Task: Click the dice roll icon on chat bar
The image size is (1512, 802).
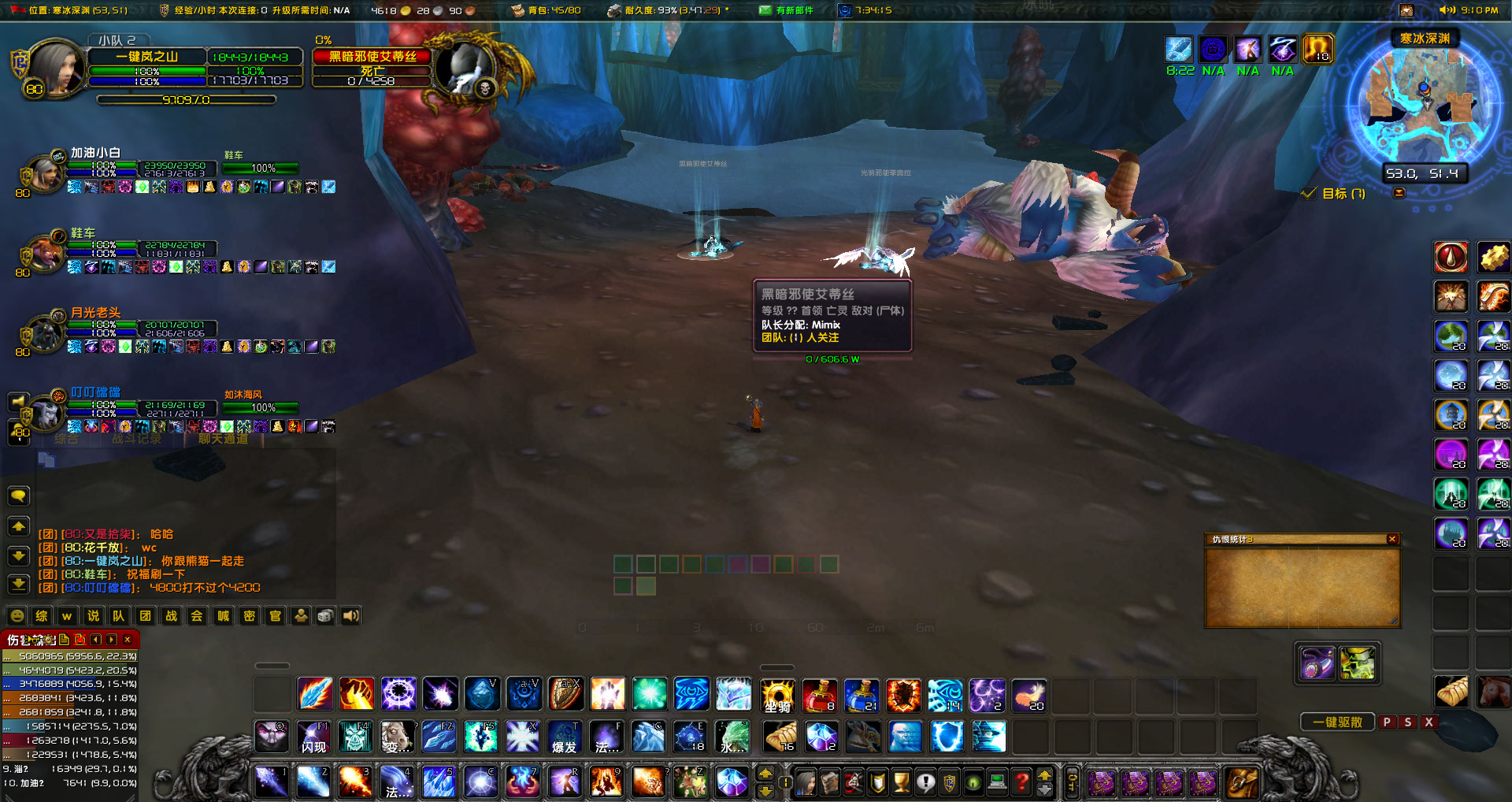Action: (x=325, y=616)
